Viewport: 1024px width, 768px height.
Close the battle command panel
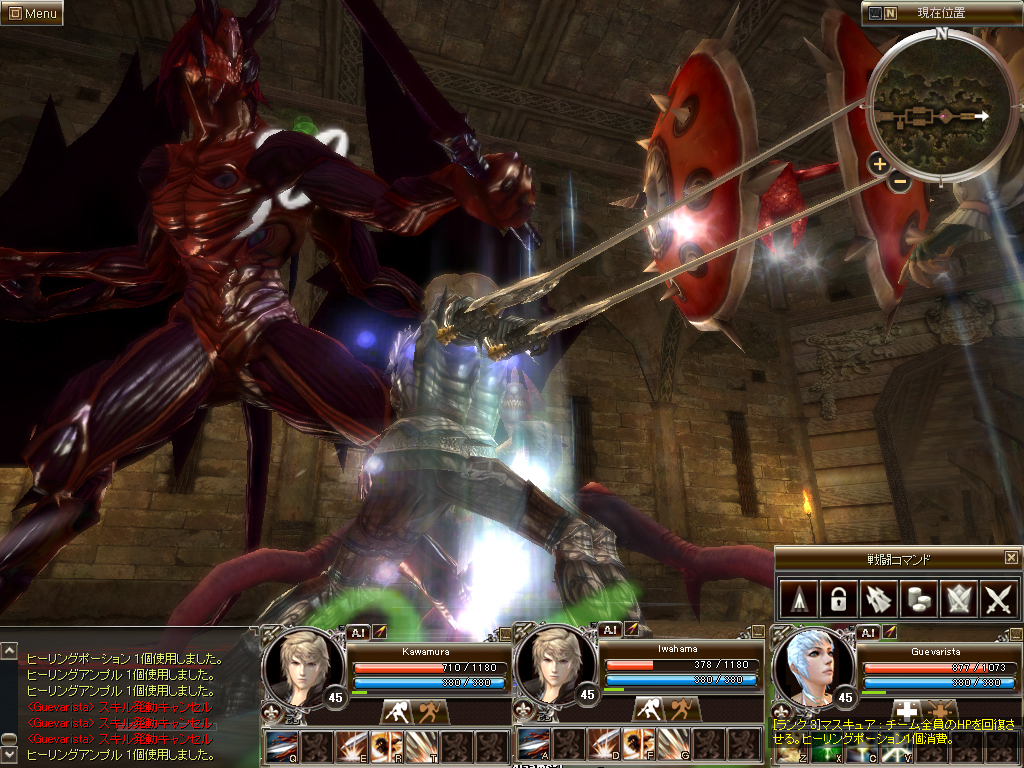coord(1011,558)
